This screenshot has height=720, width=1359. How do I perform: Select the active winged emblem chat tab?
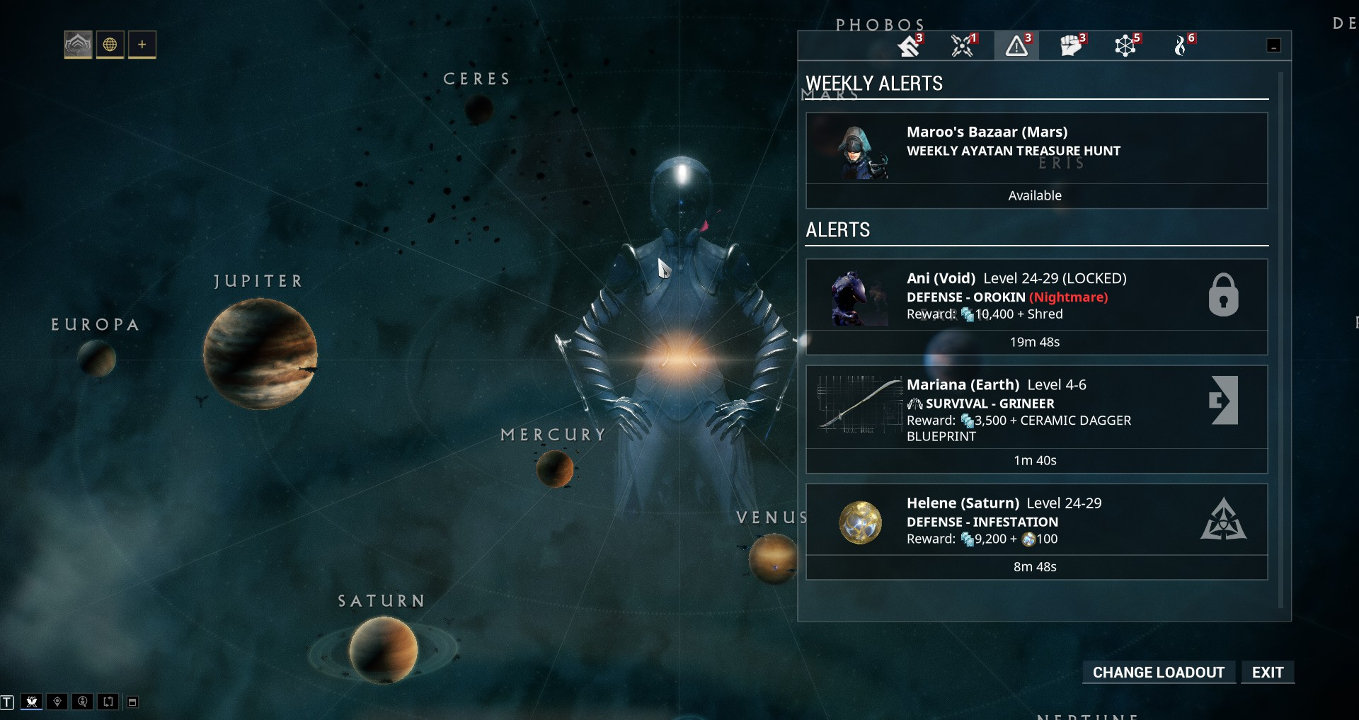pos(32,701)
